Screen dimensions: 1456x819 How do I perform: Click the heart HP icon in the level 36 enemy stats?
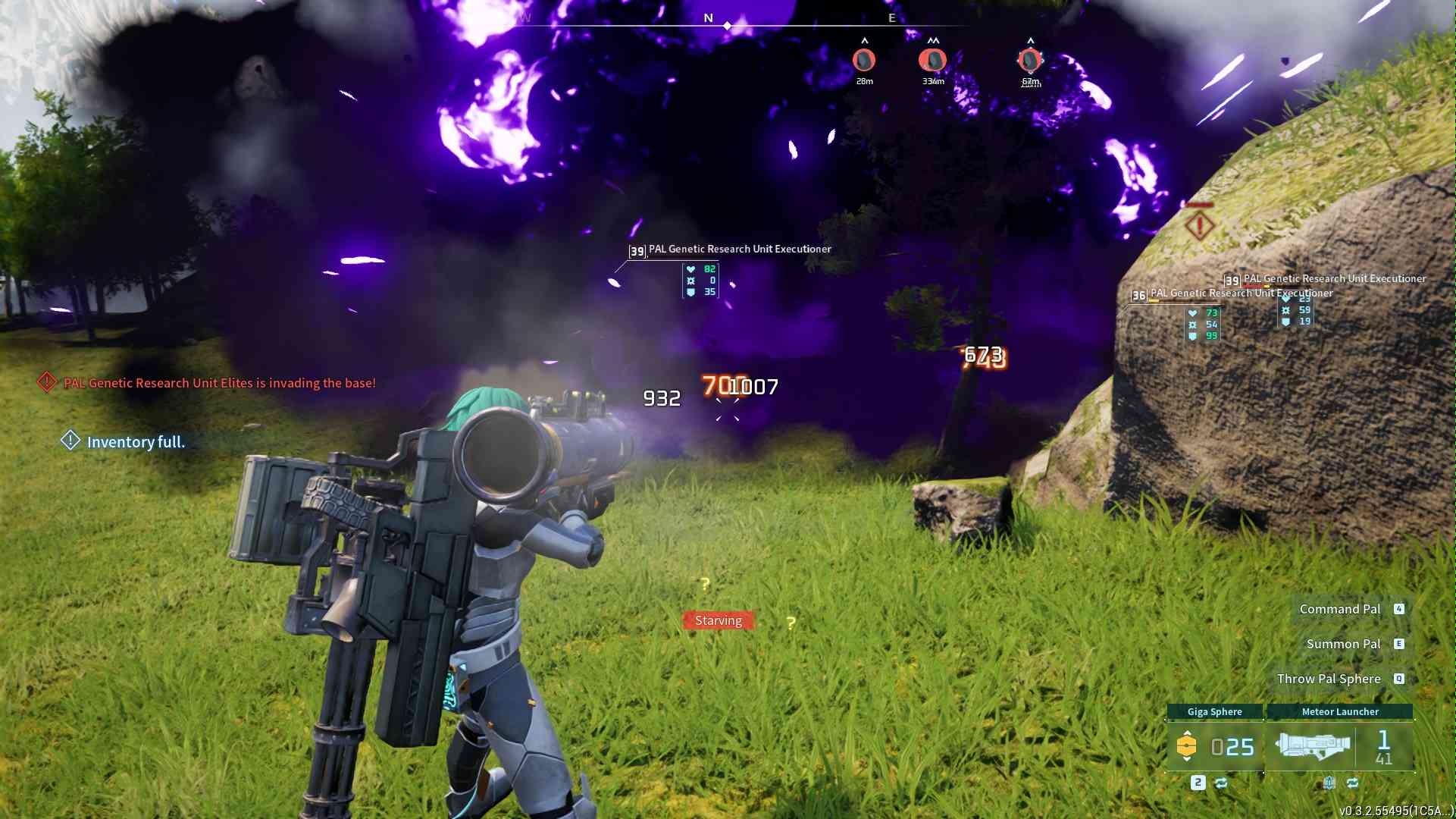1193,314
